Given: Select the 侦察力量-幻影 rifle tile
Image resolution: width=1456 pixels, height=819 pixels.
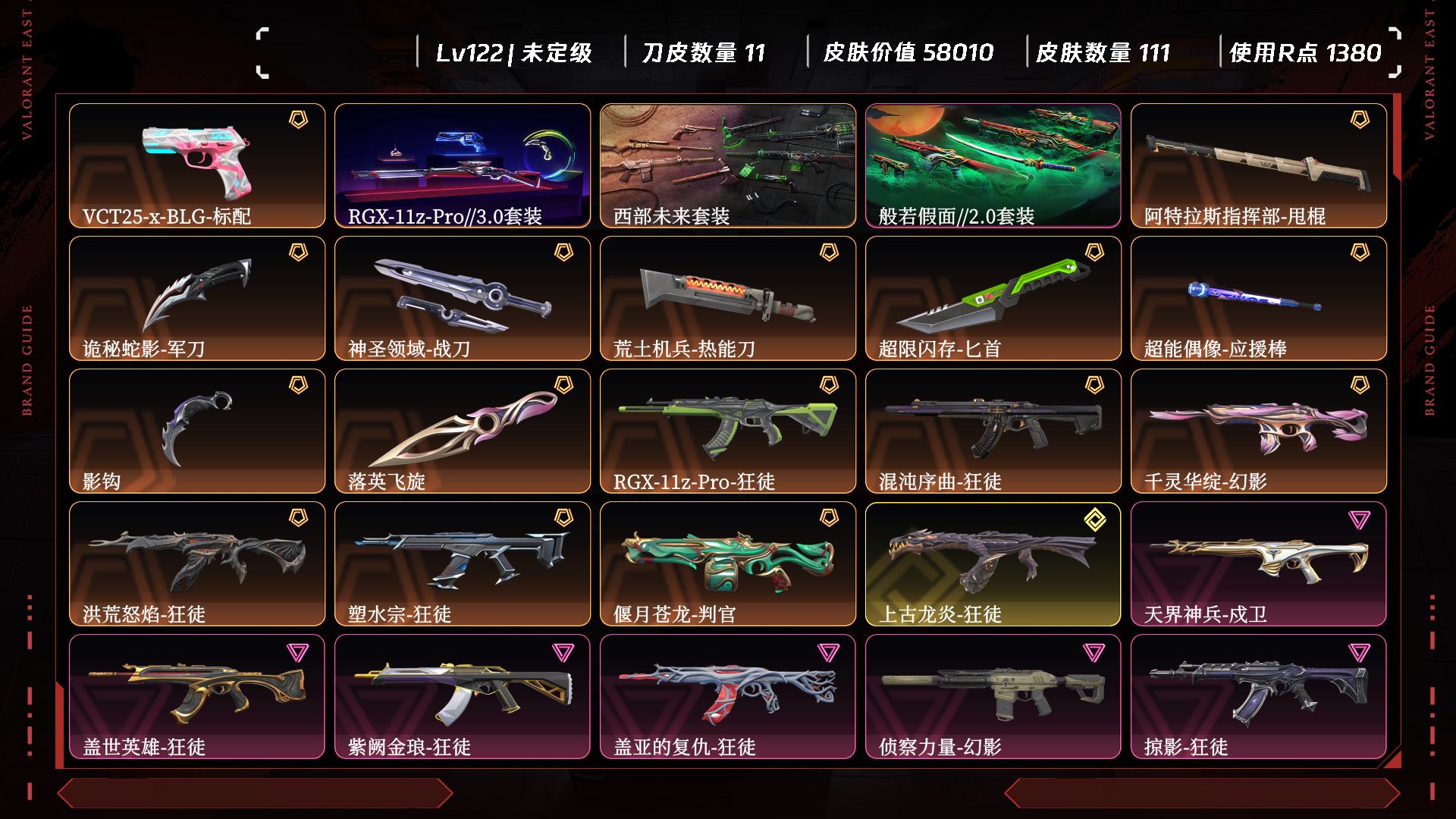Looking at the screenshot, I should [993, 696].
